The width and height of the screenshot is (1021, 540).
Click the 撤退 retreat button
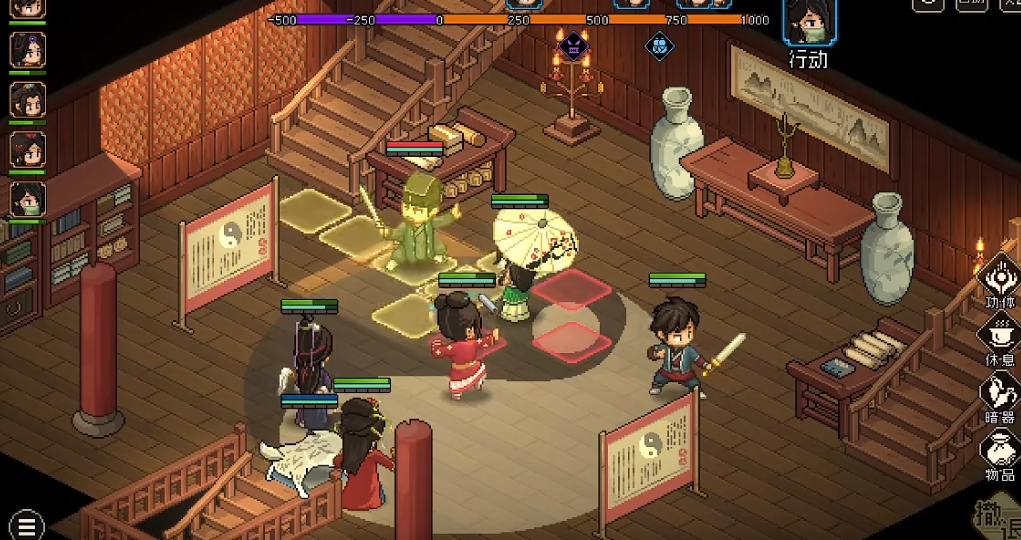996,517
